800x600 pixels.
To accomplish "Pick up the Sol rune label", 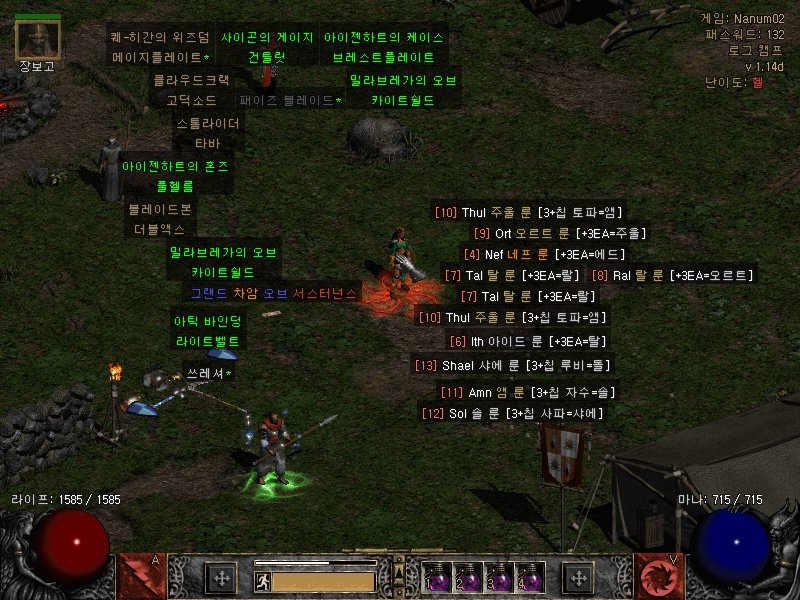I will click(x=512, y=413).
